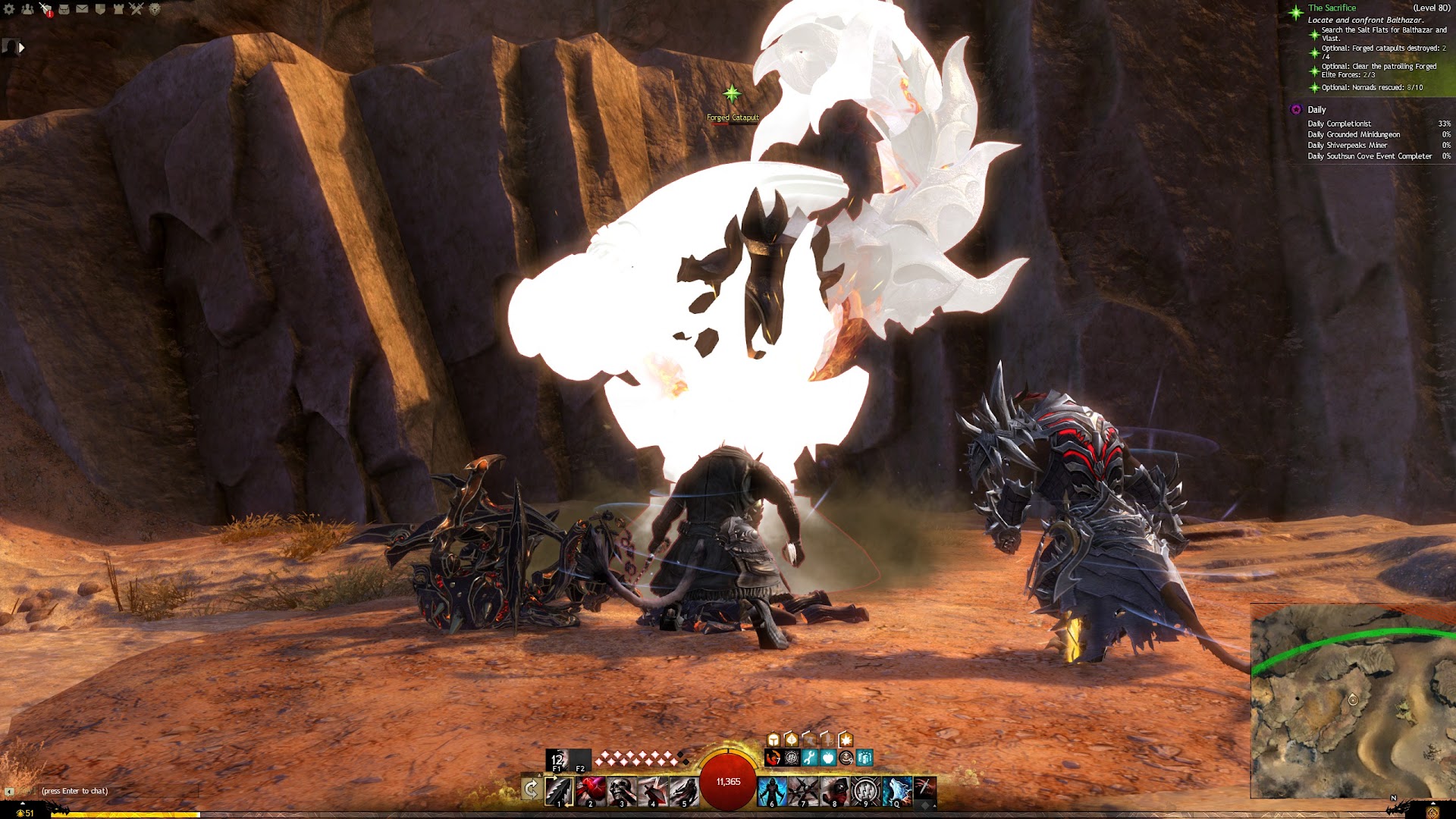This screenshot has height=819, width=1456.
Task: Activate the red heart skill in slot 2
Action: pos(590,791)
